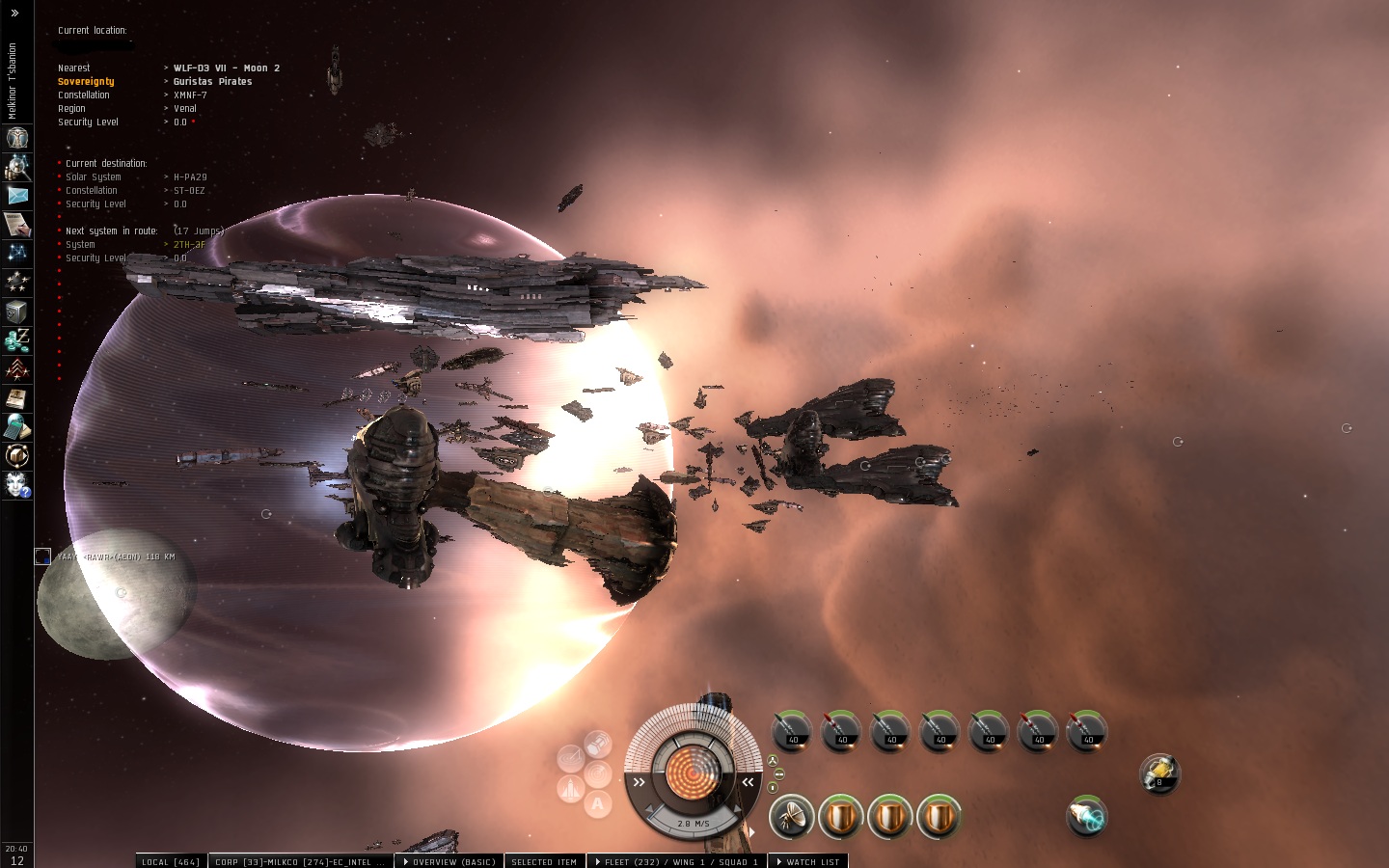
Task: Expand the Overview (Basic) panel
Action: tap(449, 861)
